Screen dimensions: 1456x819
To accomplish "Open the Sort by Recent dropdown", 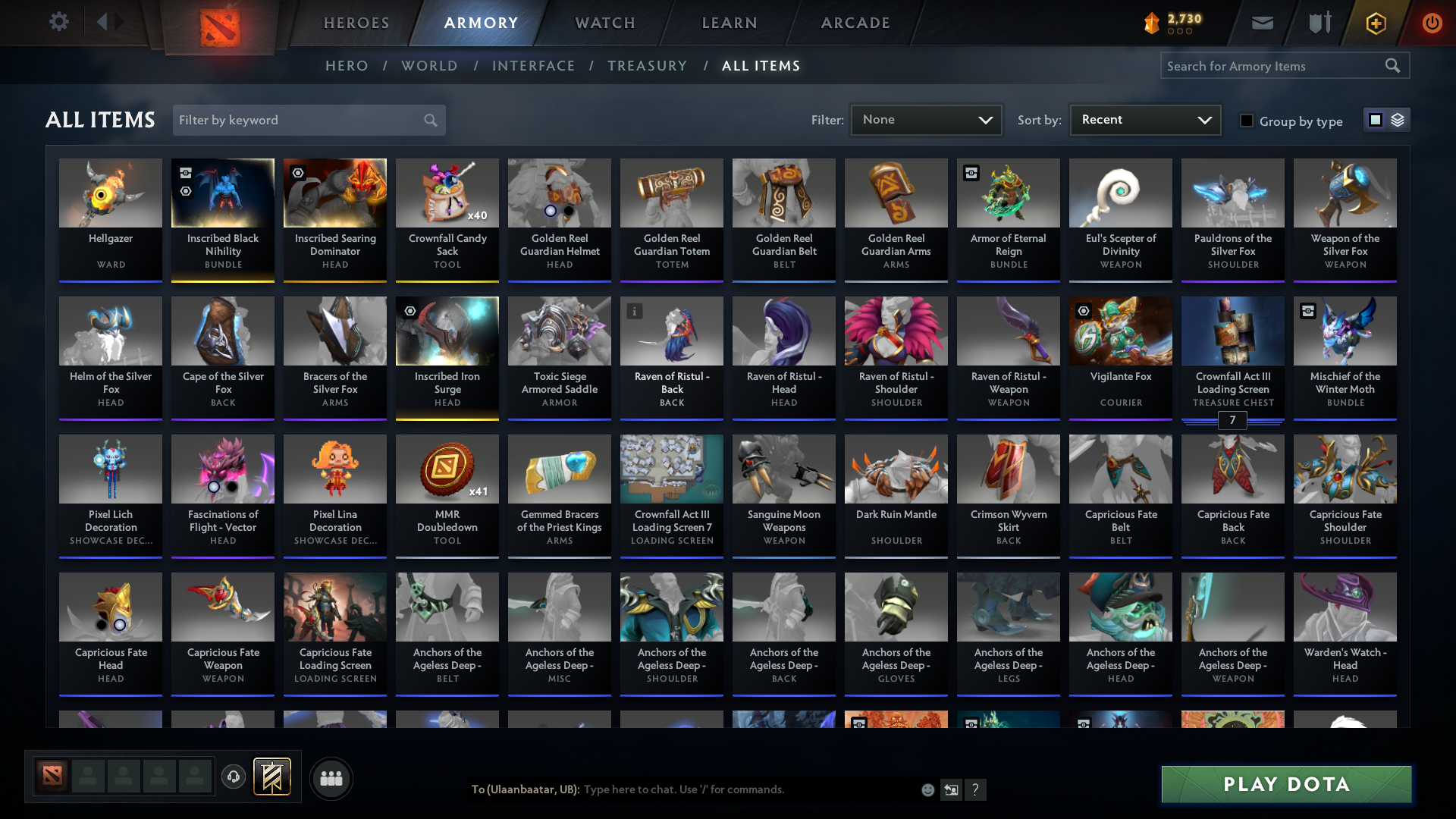I will (x=1144, y=119).
